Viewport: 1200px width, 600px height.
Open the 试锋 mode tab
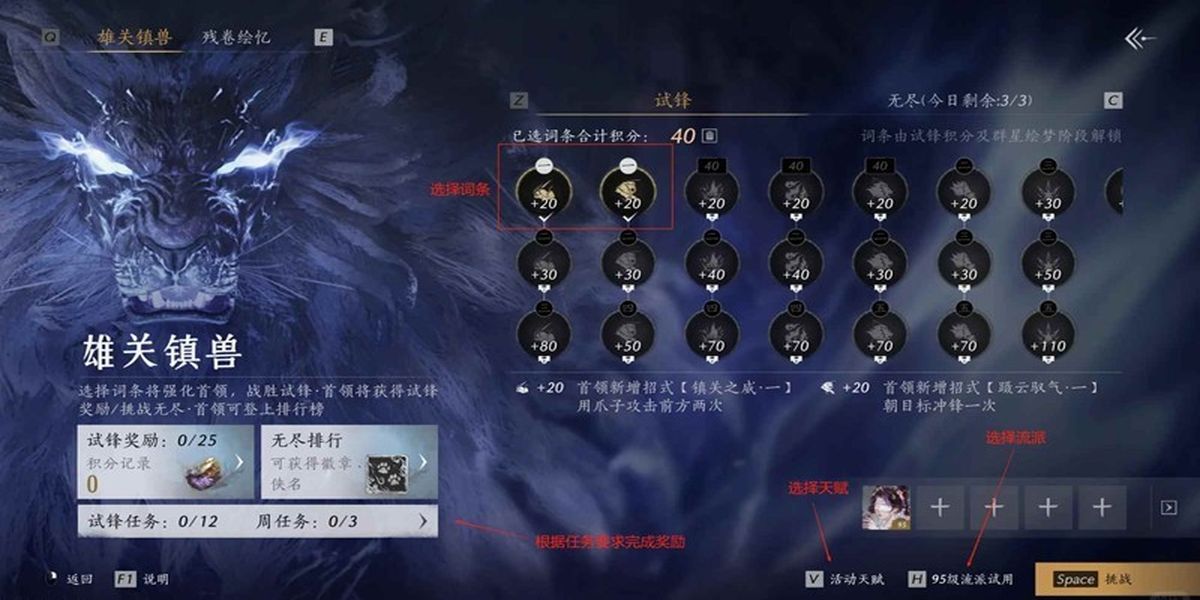[672, 101]
